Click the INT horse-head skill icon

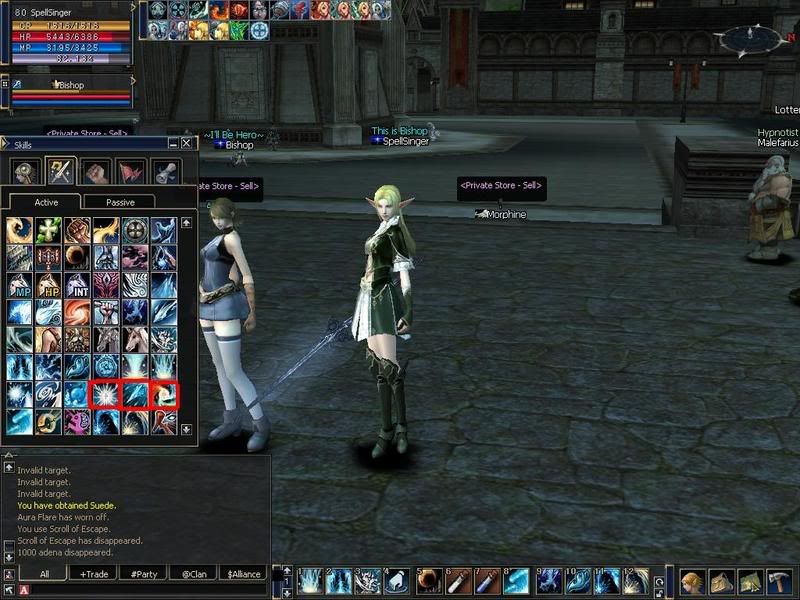tap(77, 285)
